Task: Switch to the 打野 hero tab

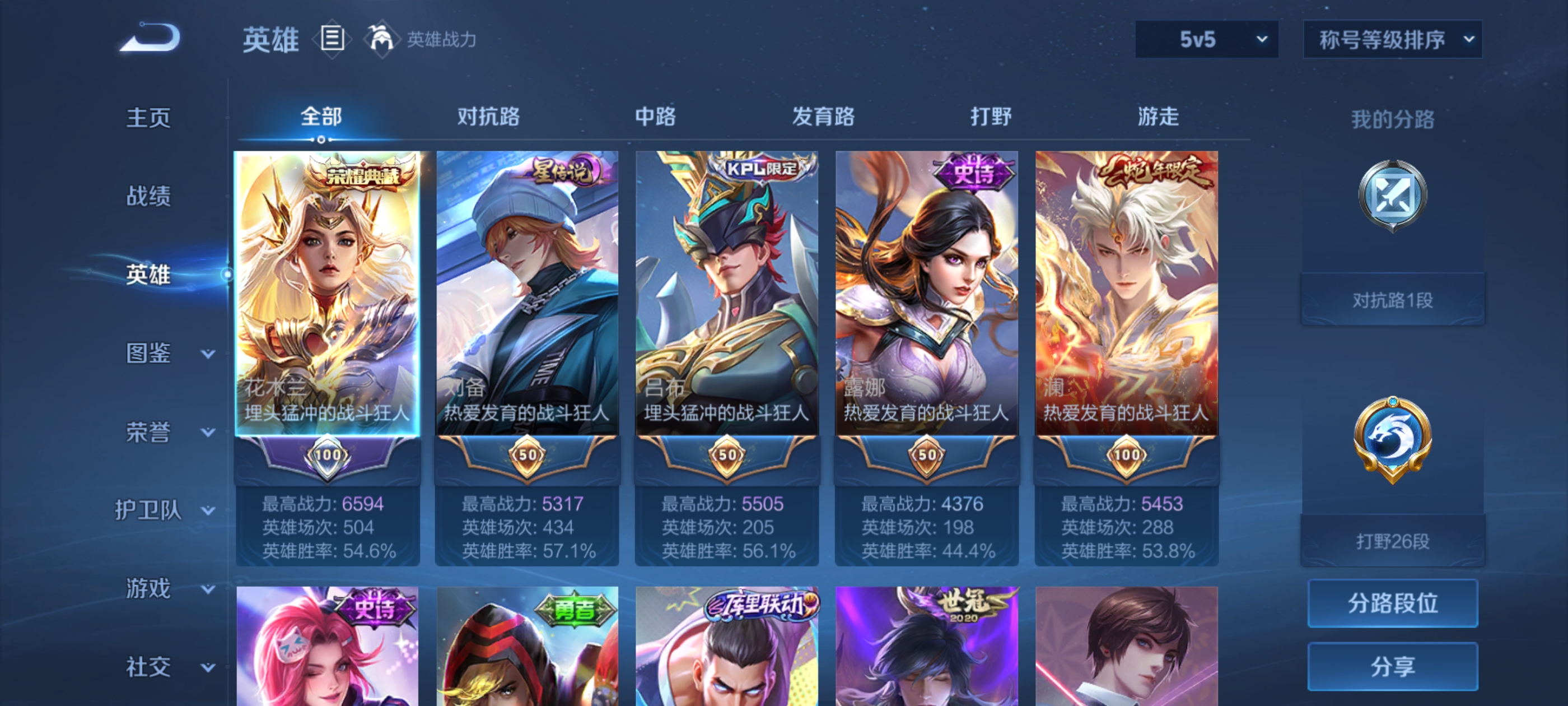Action: [x=992, y=117]
